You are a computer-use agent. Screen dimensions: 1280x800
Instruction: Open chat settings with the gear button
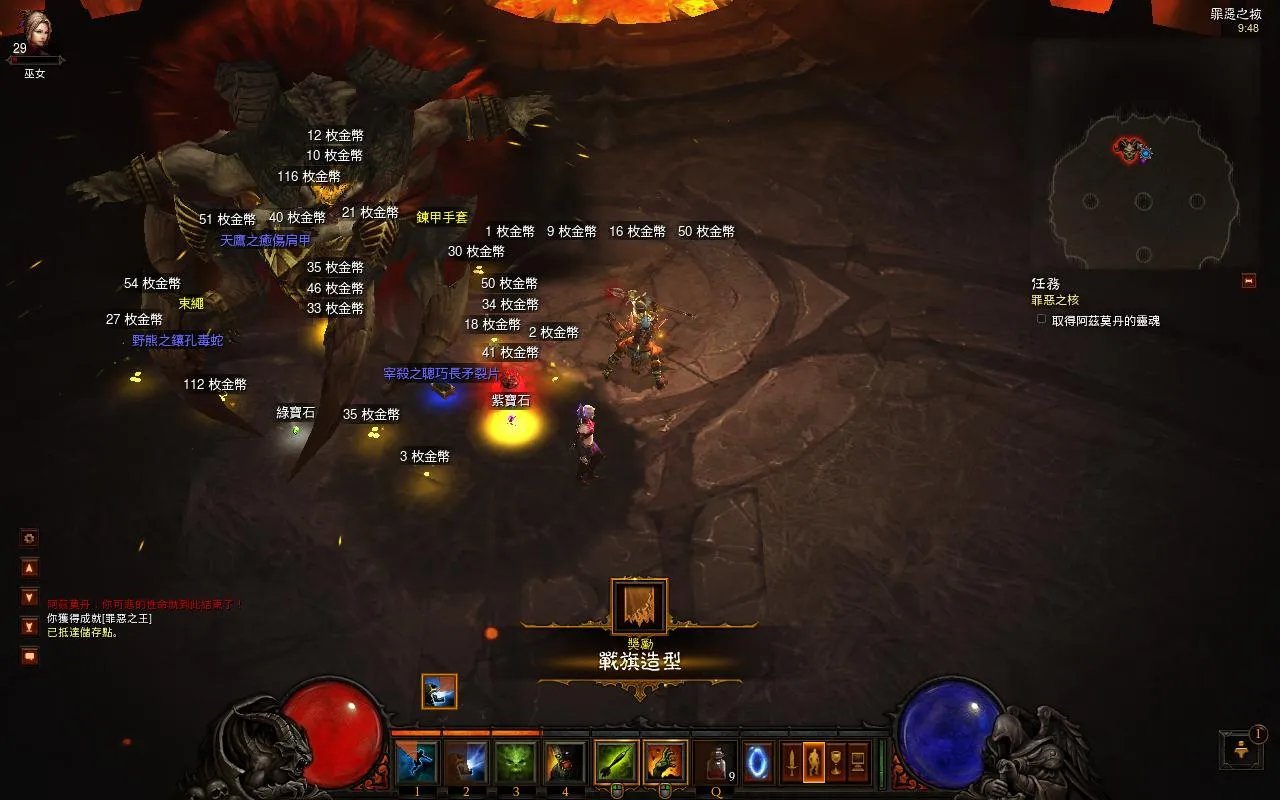(x=30, y=537)
